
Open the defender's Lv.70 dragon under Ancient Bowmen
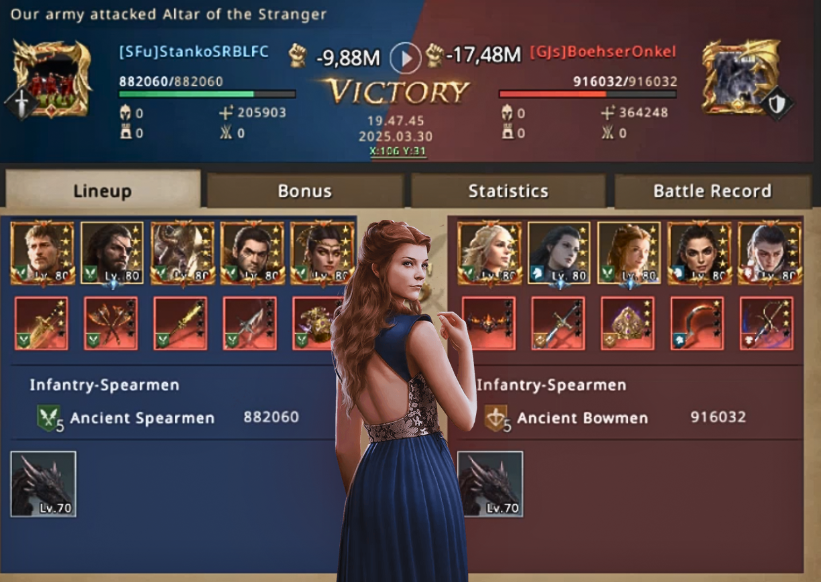pos(490,484)
